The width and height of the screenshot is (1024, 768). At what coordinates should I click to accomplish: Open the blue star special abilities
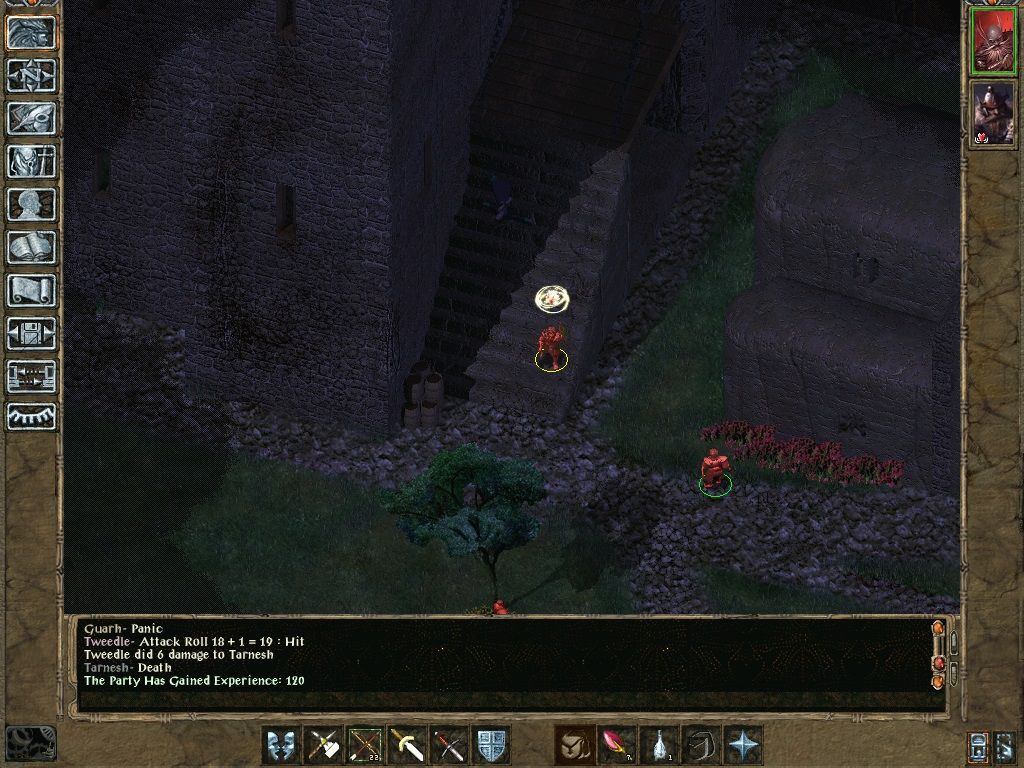coord(743,745)
